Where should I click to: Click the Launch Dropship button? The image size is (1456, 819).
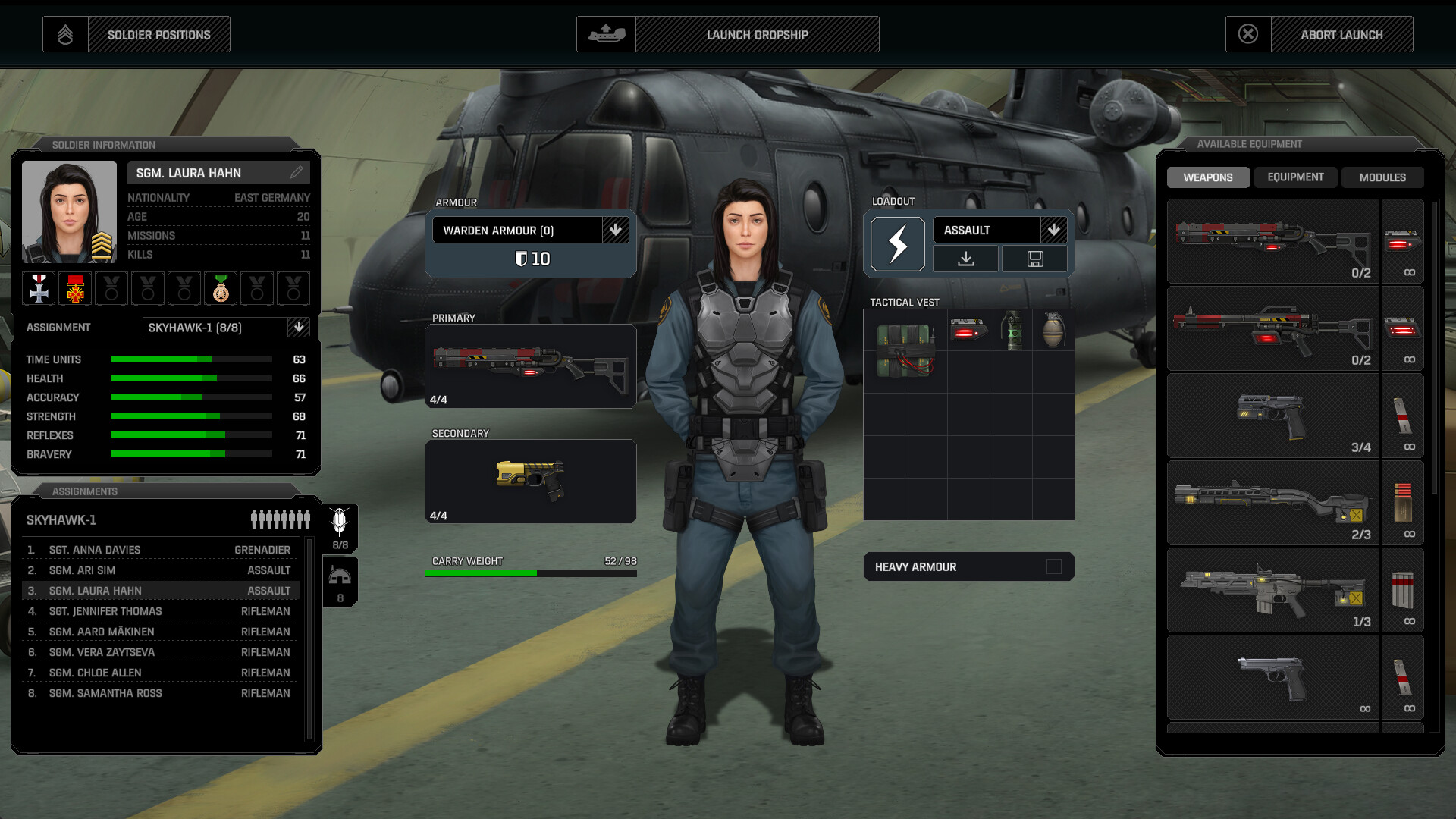(756, 34)
